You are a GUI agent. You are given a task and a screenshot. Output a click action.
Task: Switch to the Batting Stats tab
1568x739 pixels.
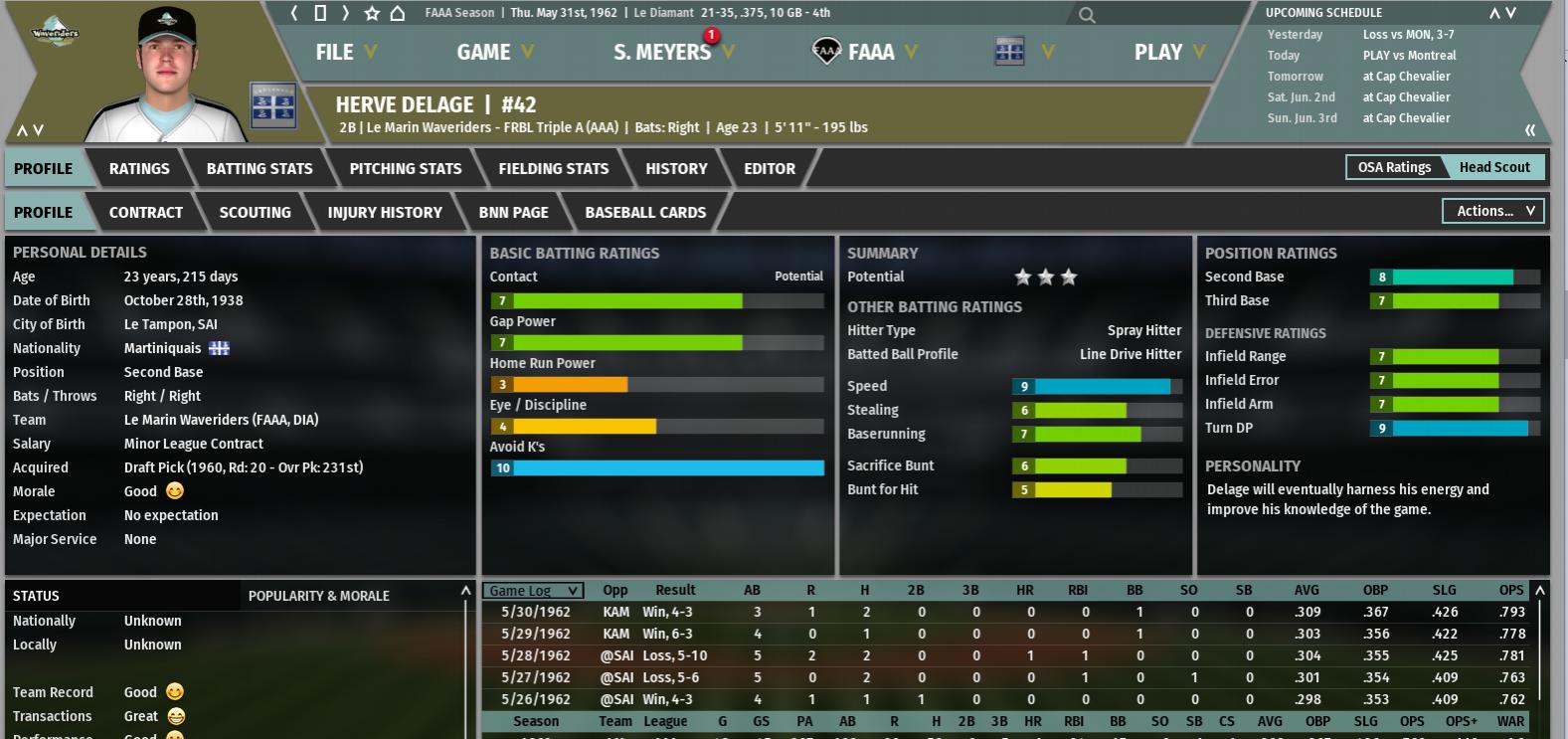coord(260,169)
